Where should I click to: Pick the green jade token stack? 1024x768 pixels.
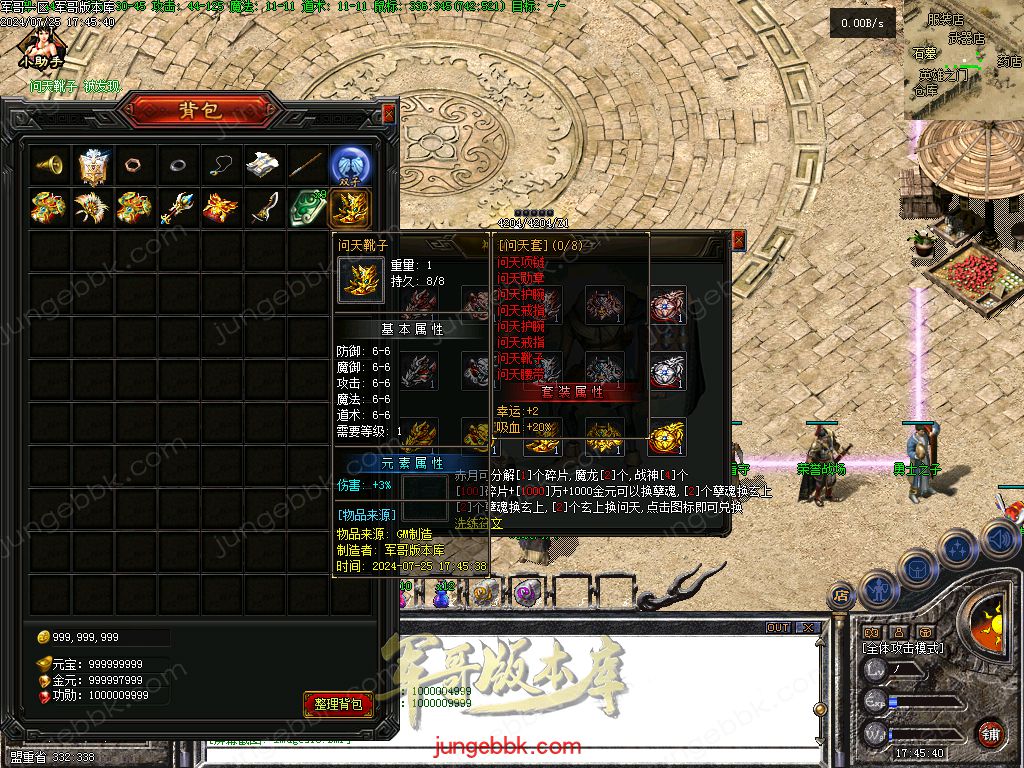pos(308,207)
